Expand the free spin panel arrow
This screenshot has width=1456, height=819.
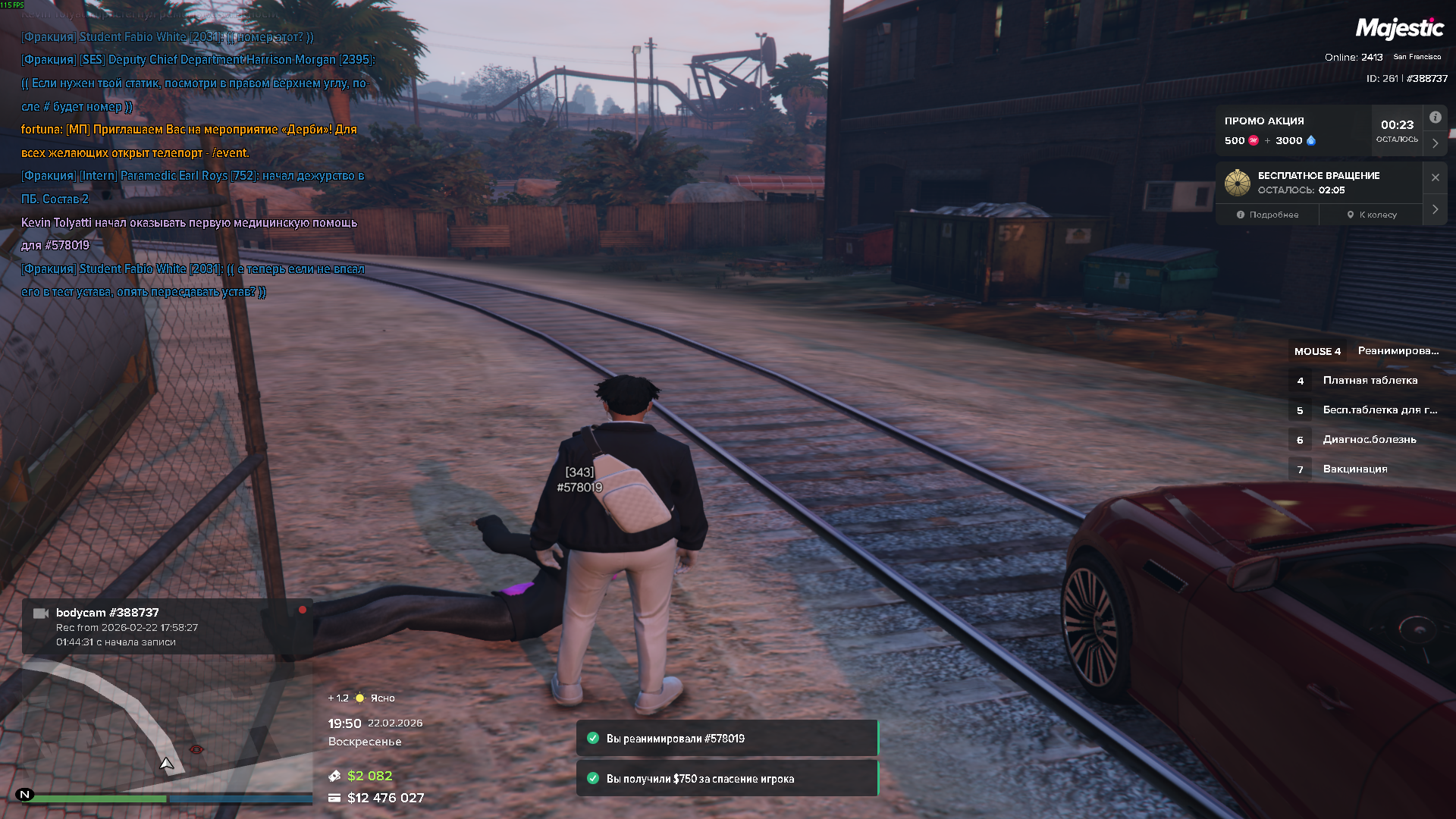point(1435,209)
